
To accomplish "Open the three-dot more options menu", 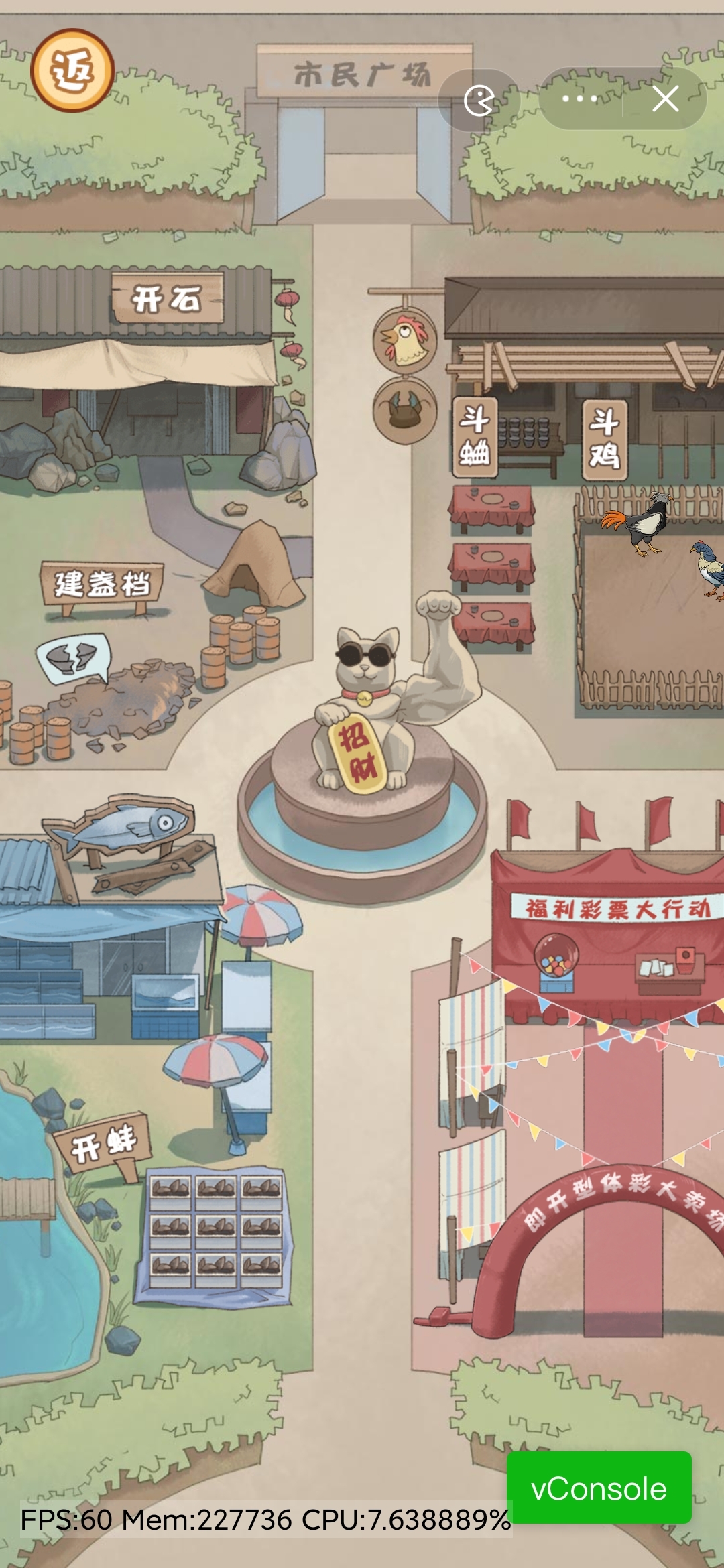I will pos(580,99).
